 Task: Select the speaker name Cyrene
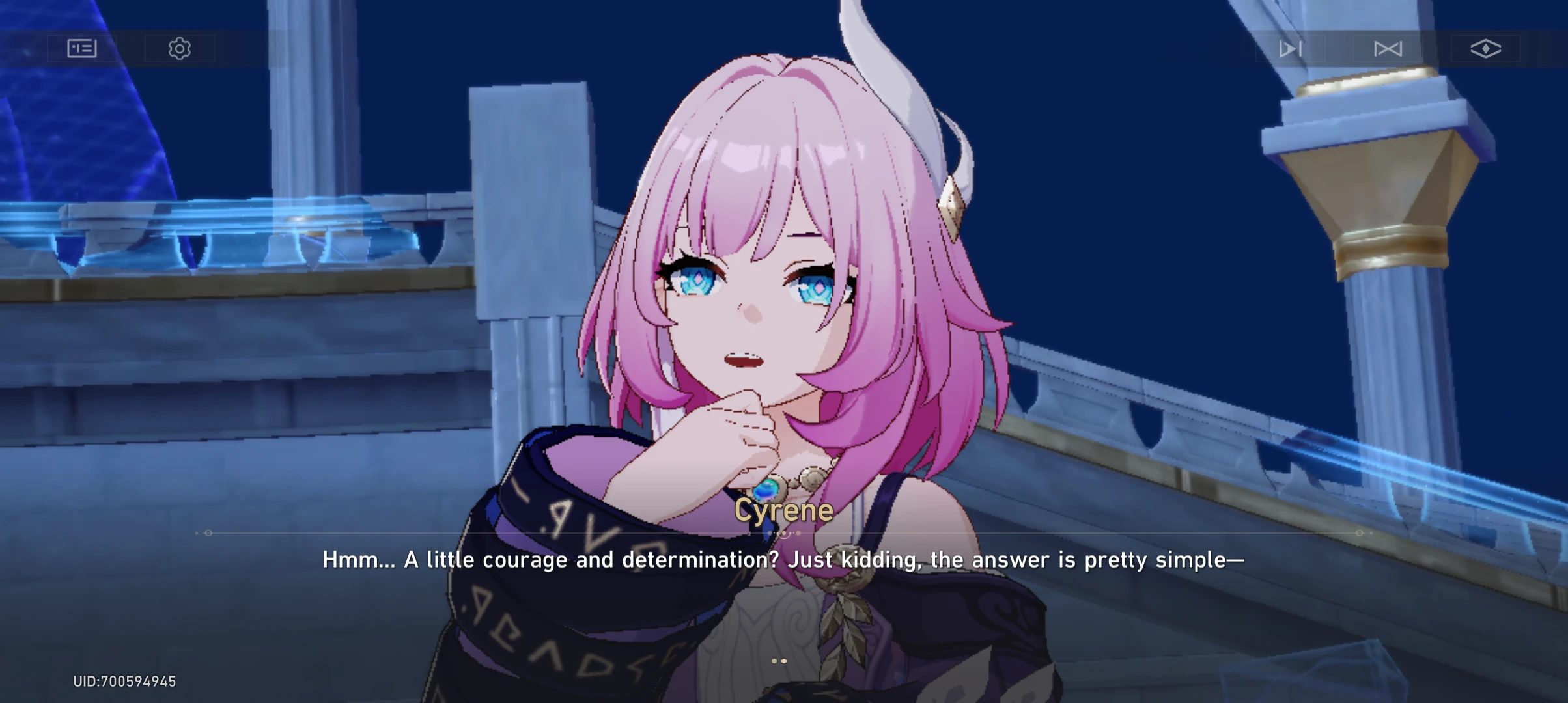(784, 511)
